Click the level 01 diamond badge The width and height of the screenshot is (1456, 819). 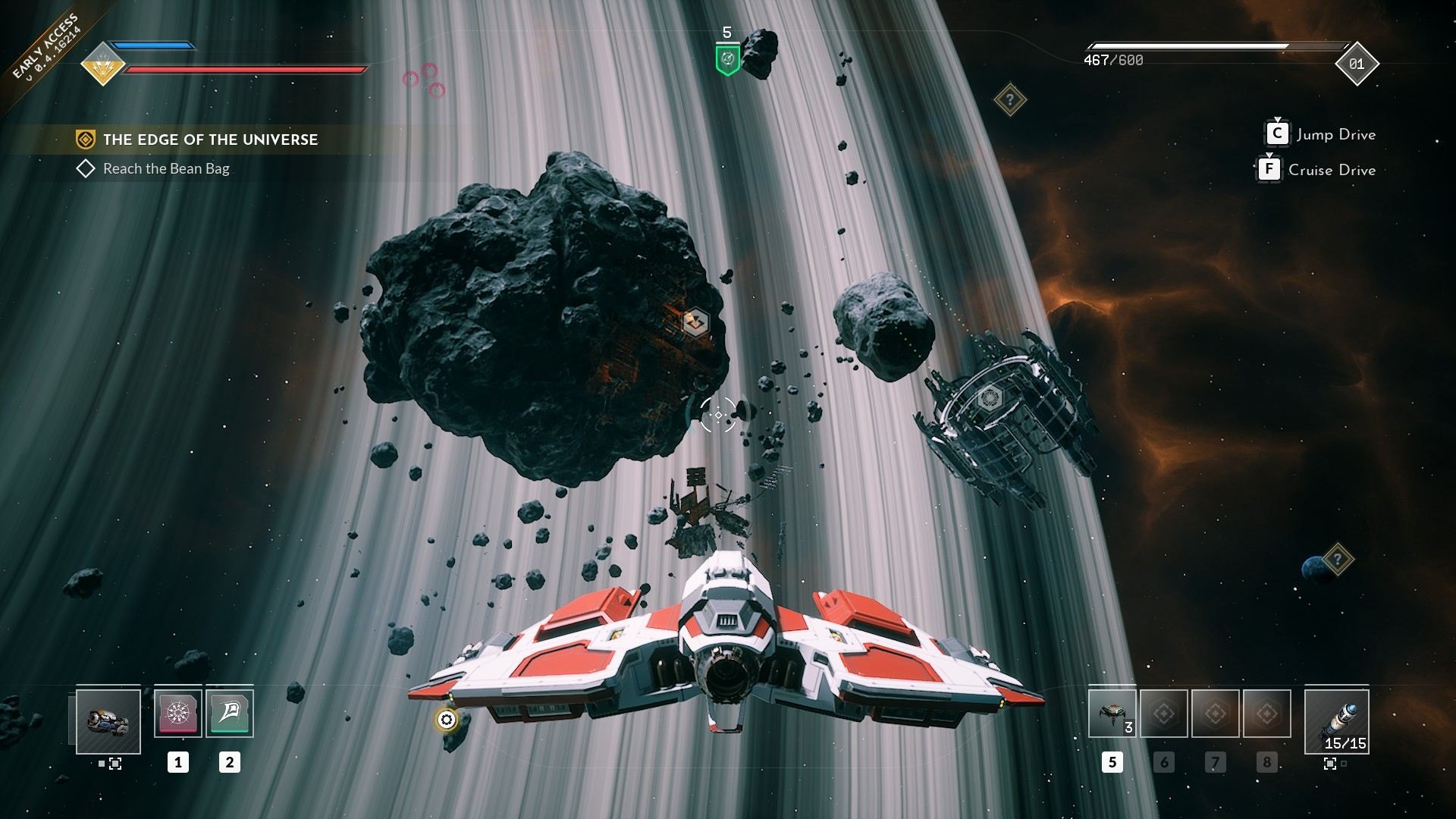1357,64
